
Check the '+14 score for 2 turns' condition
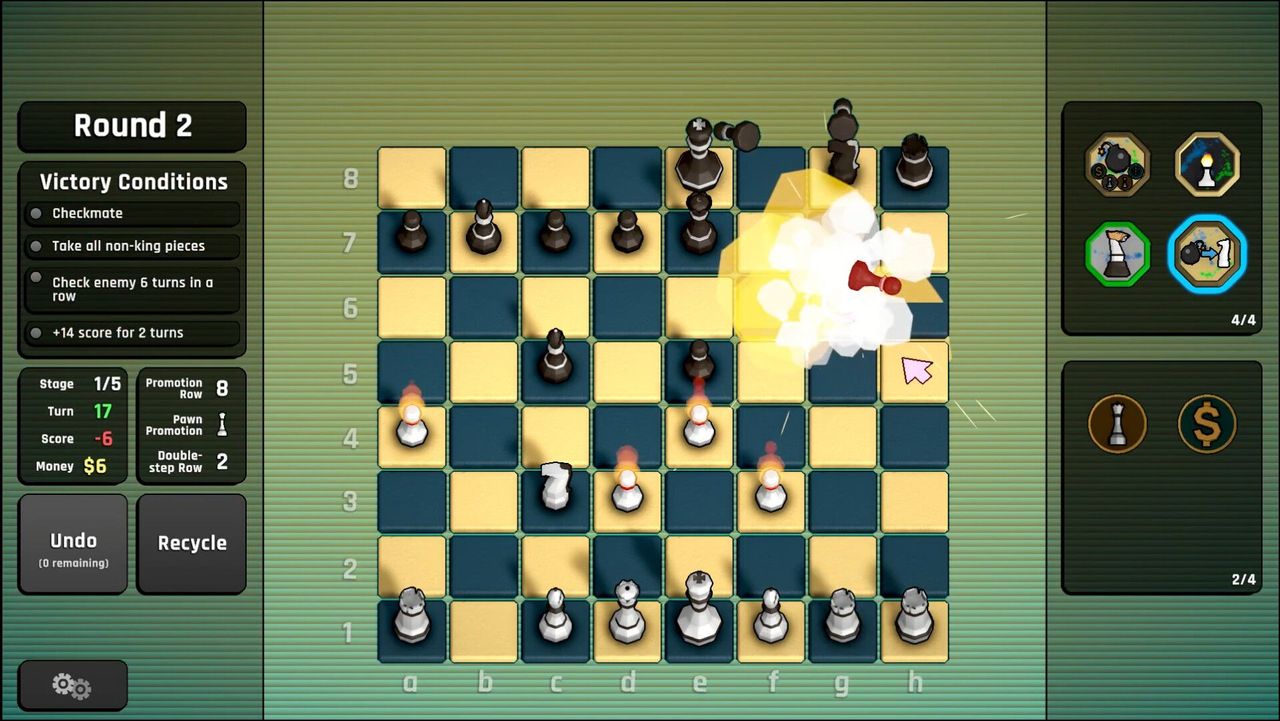point(131,332)
